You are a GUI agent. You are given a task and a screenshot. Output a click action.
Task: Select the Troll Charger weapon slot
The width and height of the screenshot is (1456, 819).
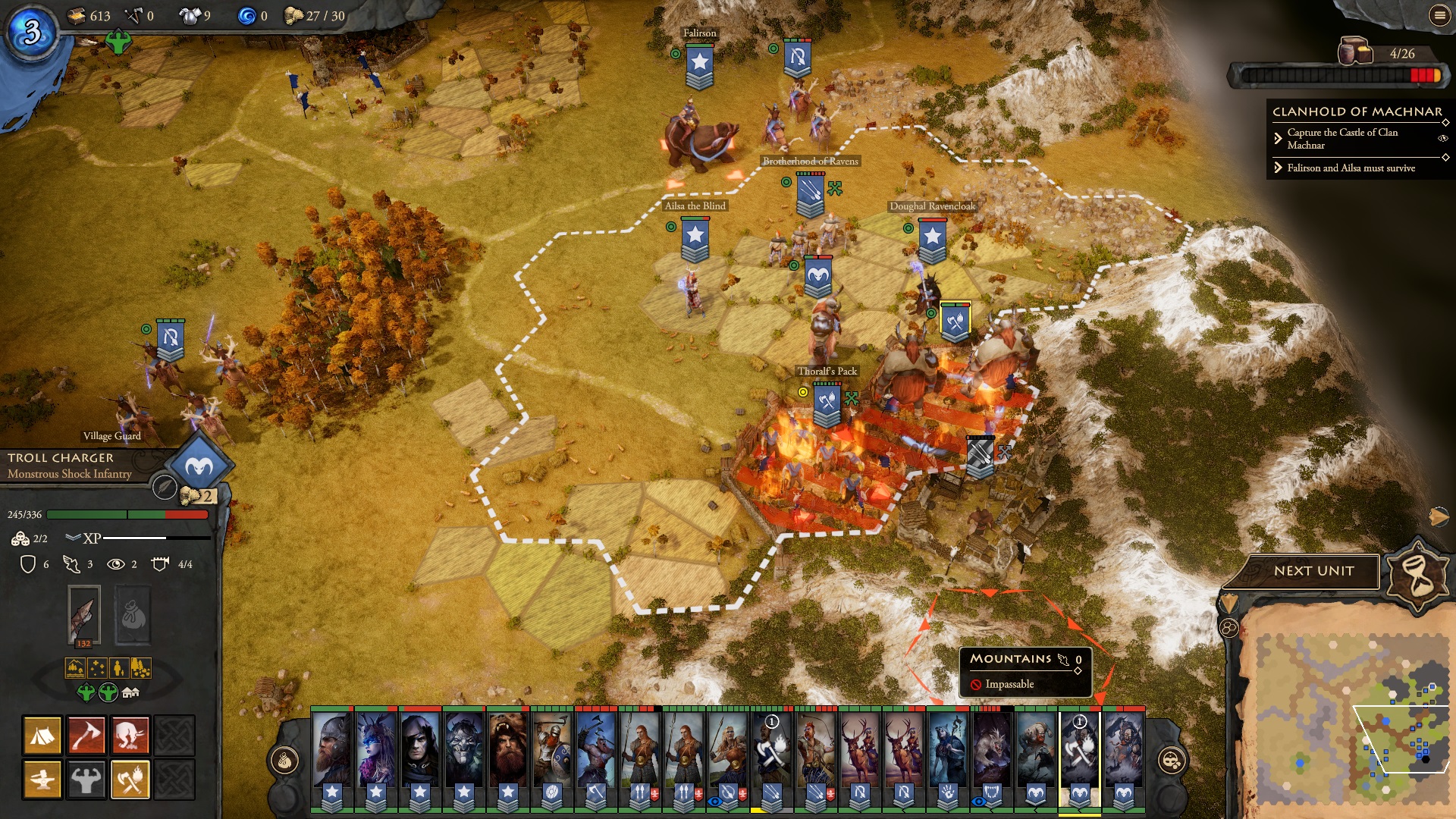click(83, 614)
